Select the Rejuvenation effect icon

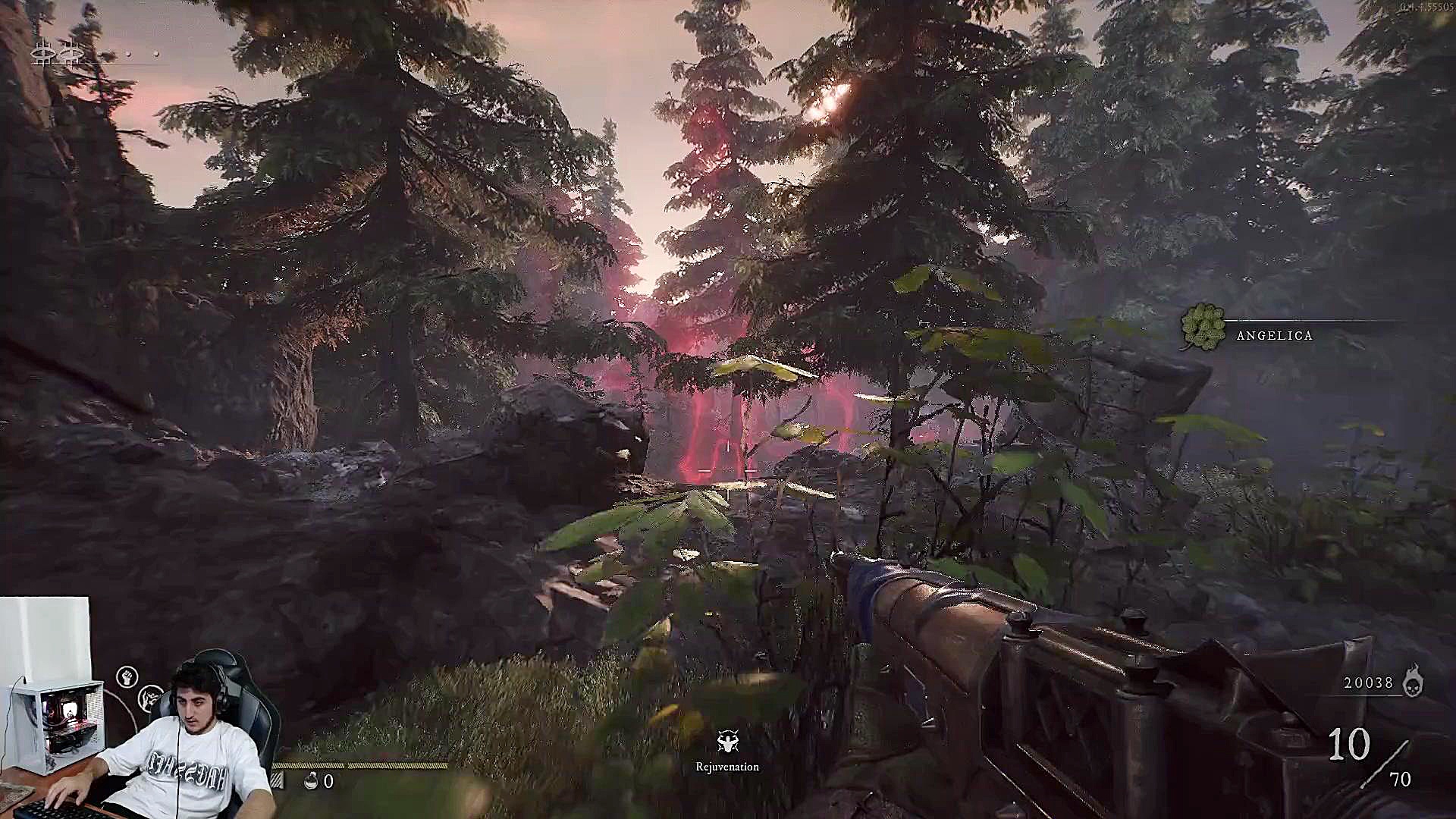point(727,742)
